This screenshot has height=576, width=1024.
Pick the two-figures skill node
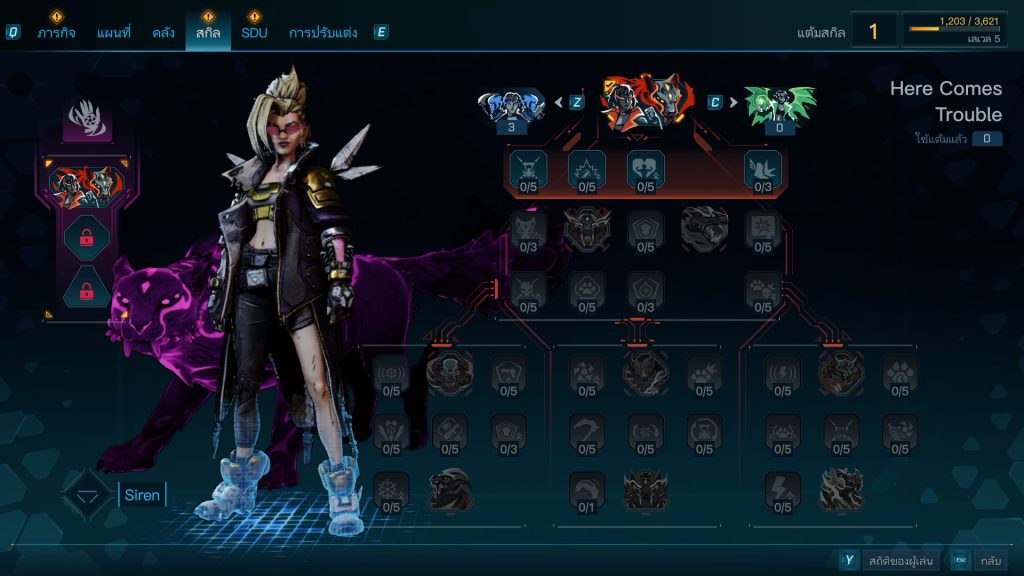pos(645,170)
